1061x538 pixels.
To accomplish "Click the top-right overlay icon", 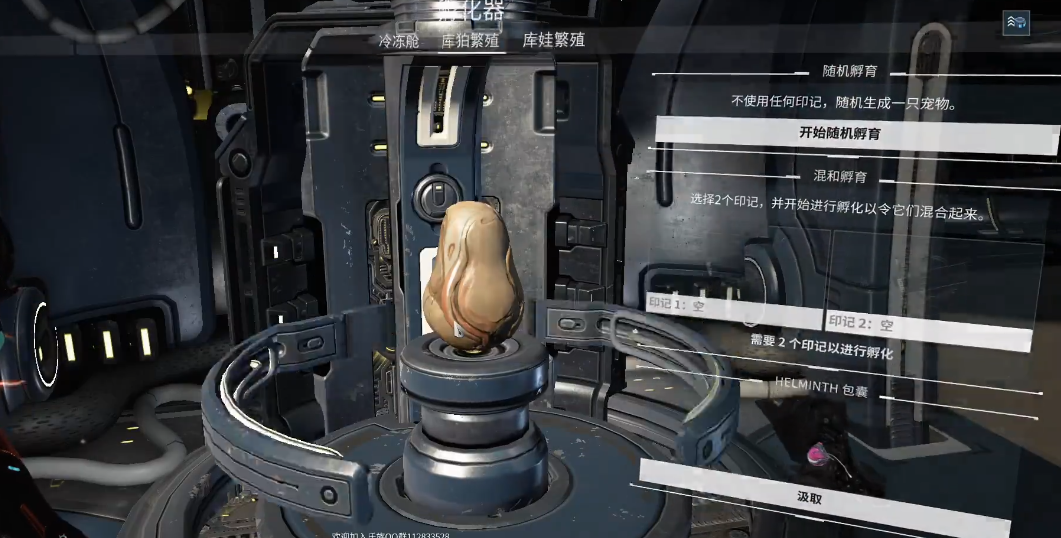I will pyautogui.click(x=1016, y=23).
